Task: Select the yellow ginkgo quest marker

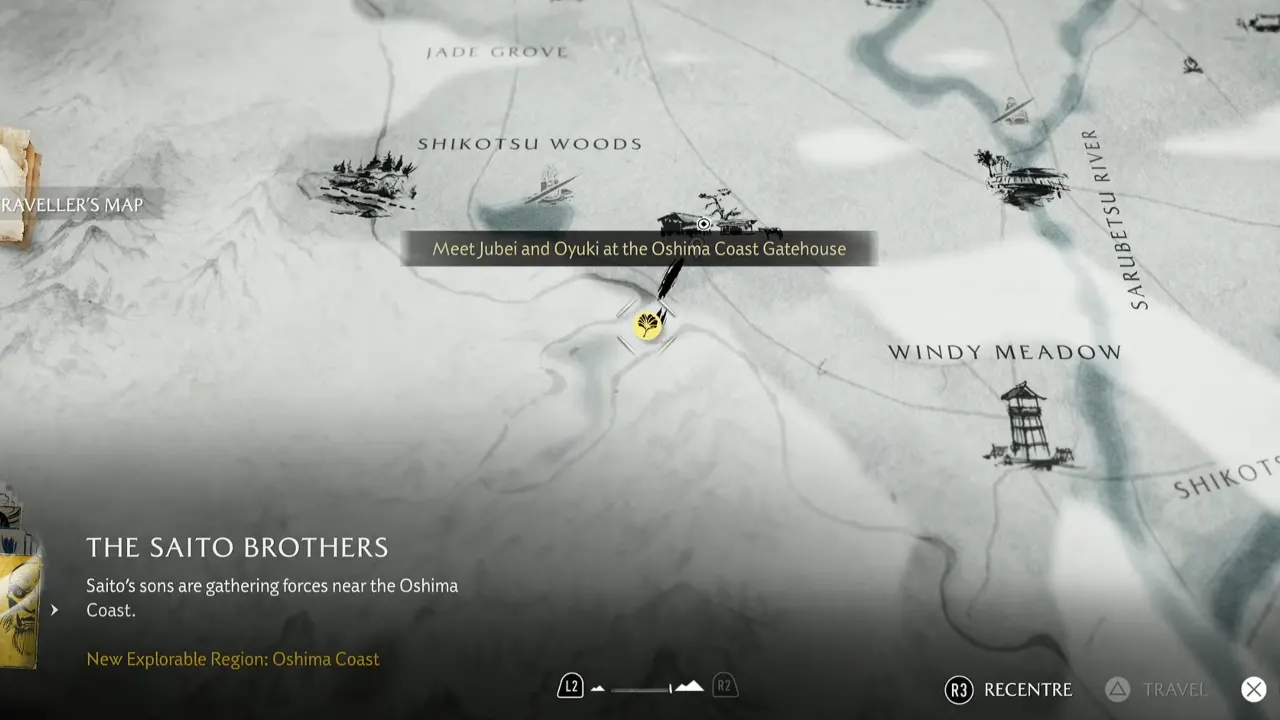Action: tap(648, 325)
